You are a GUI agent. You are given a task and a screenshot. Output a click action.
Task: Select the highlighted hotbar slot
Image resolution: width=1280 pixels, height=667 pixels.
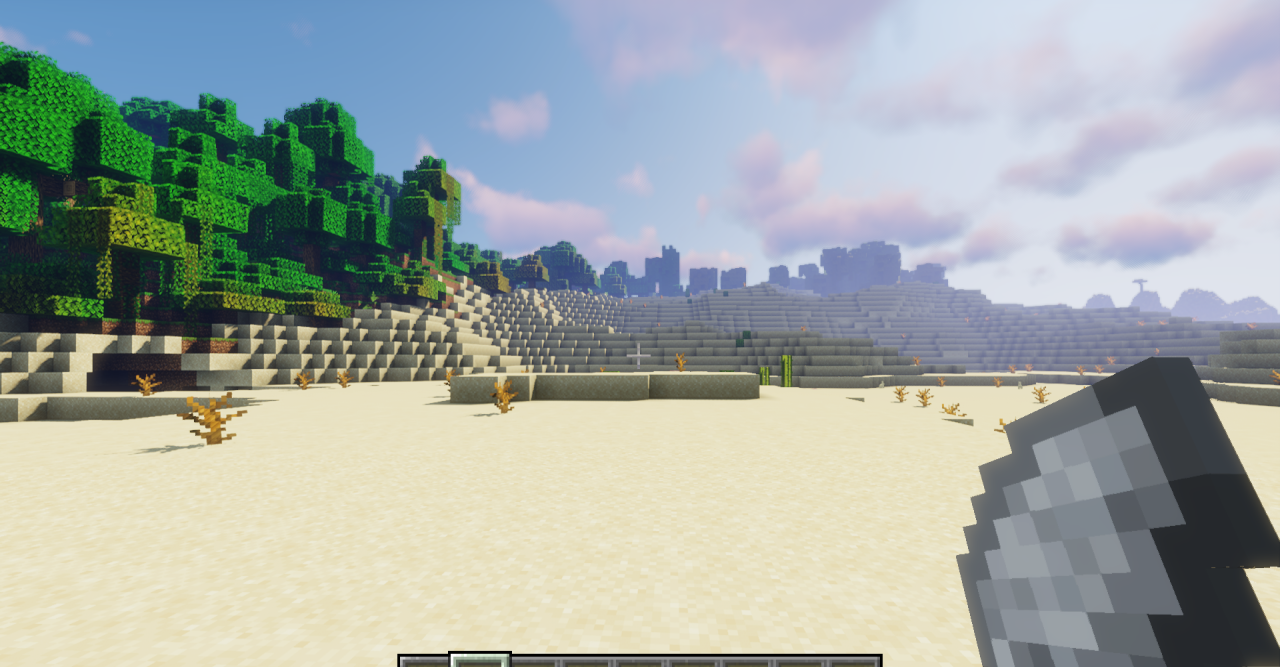(480, 660)
